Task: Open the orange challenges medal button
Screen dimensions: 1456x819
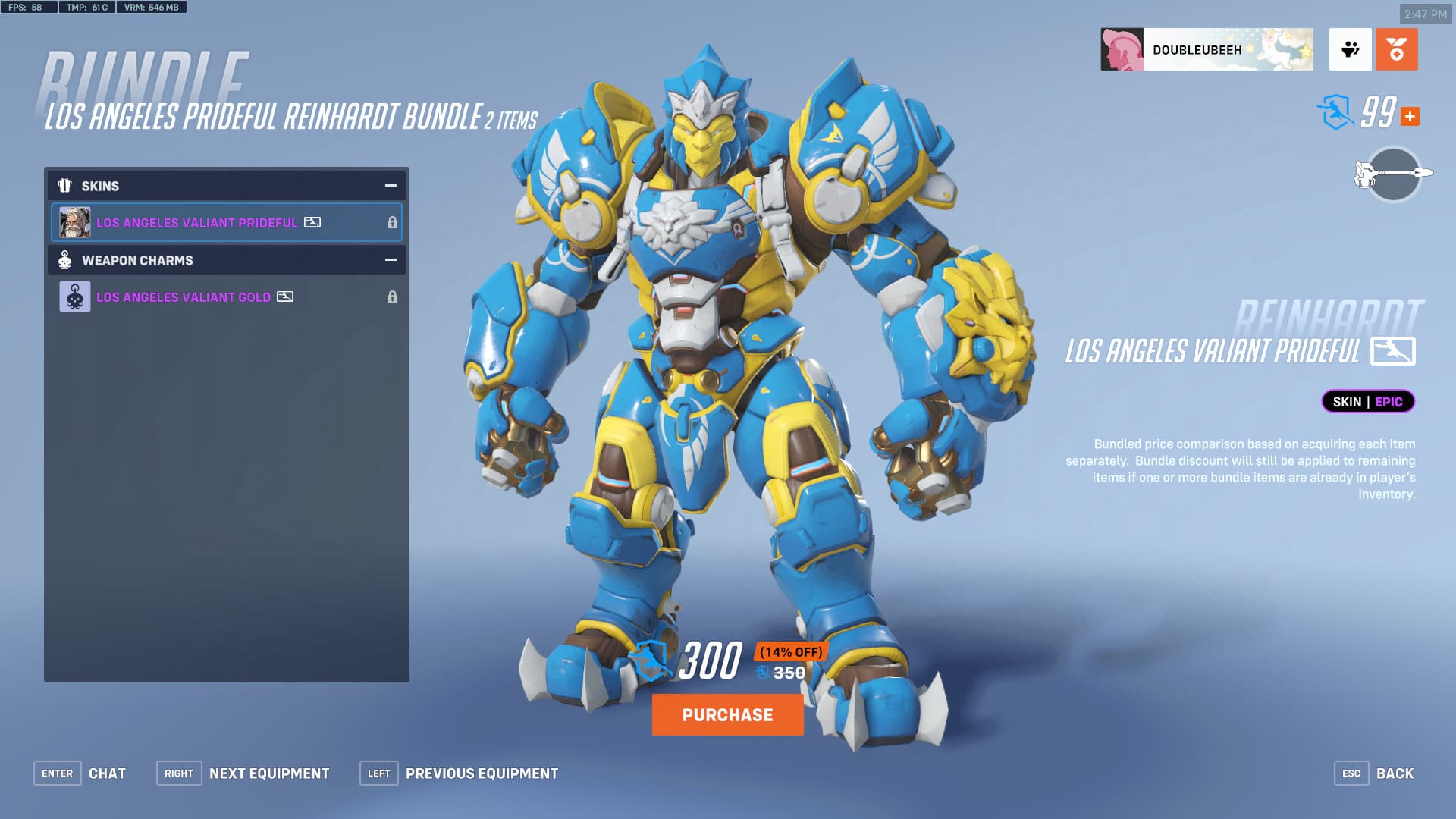Action: click(1396, 50)
